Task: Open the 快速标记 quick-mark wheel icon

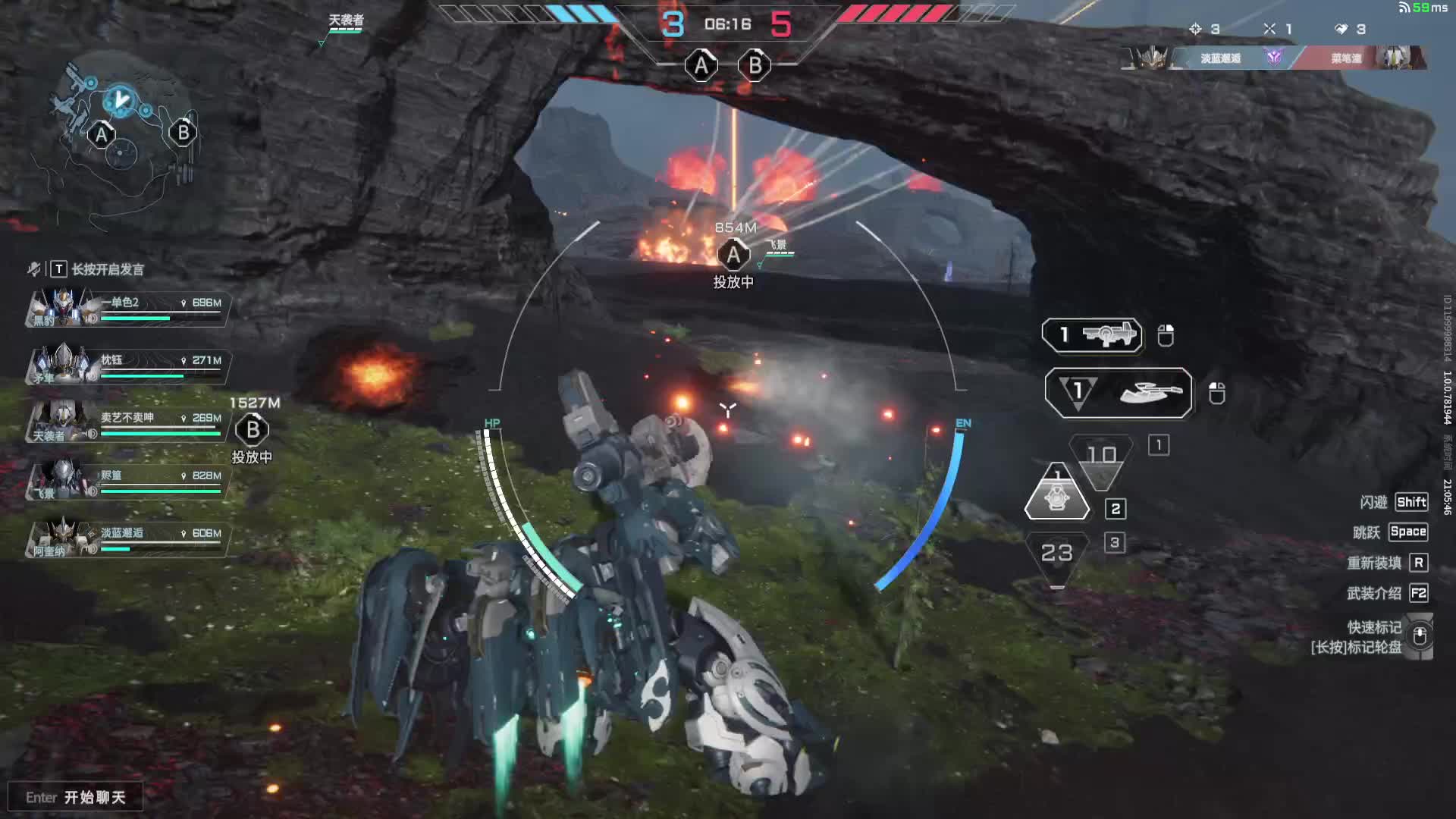Action: [1420, 635]
